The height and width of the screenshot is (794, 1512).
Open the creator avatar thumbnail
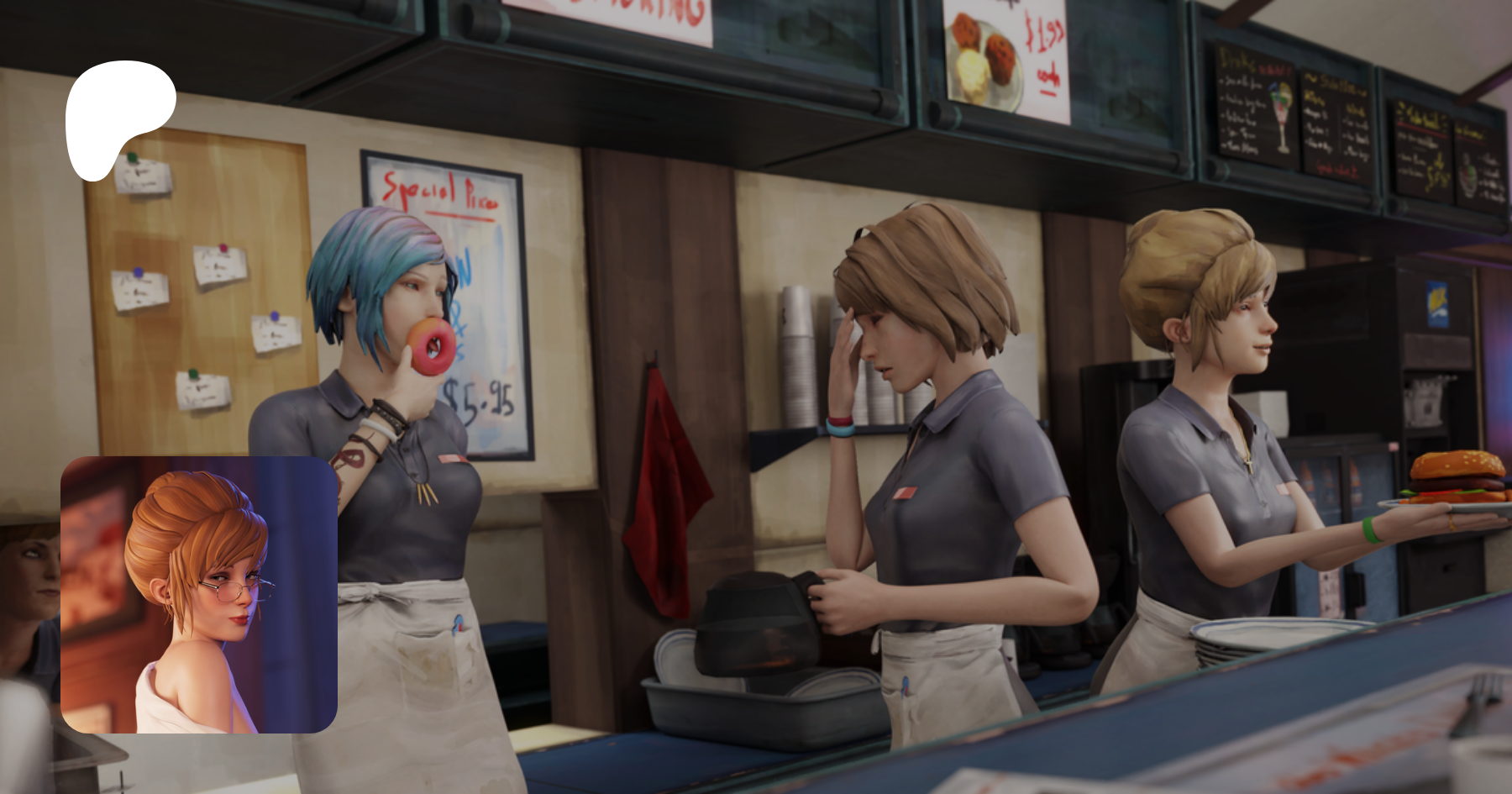199,595
